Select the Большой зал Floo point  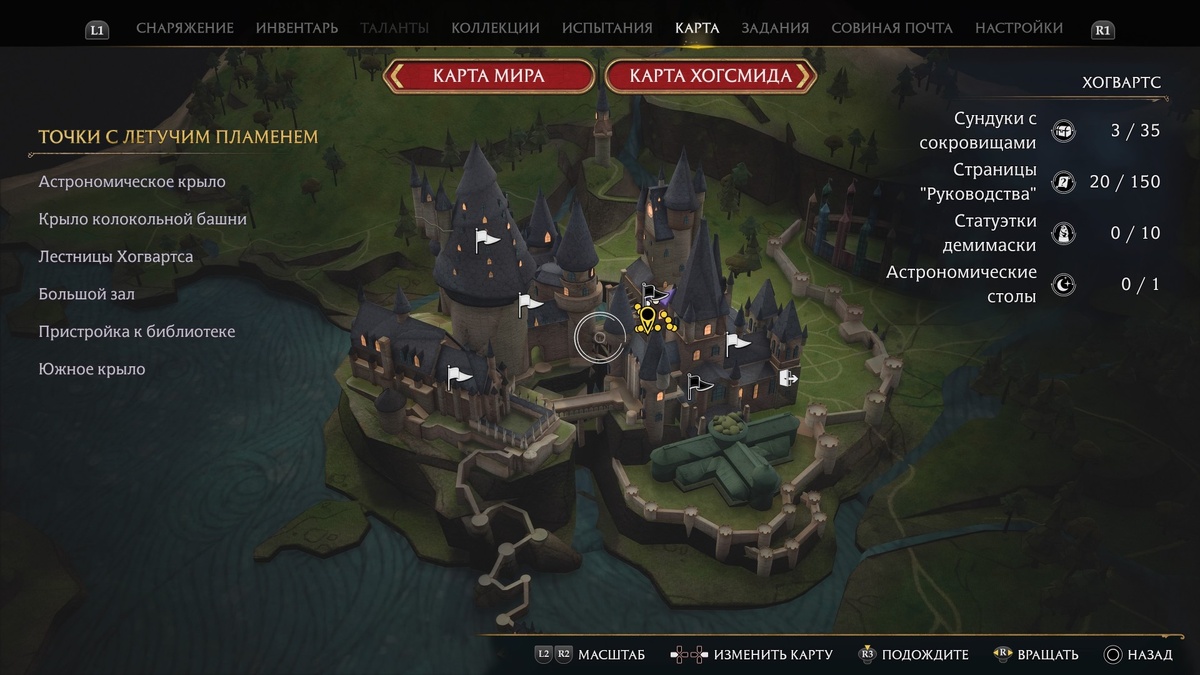coord(87,294)
